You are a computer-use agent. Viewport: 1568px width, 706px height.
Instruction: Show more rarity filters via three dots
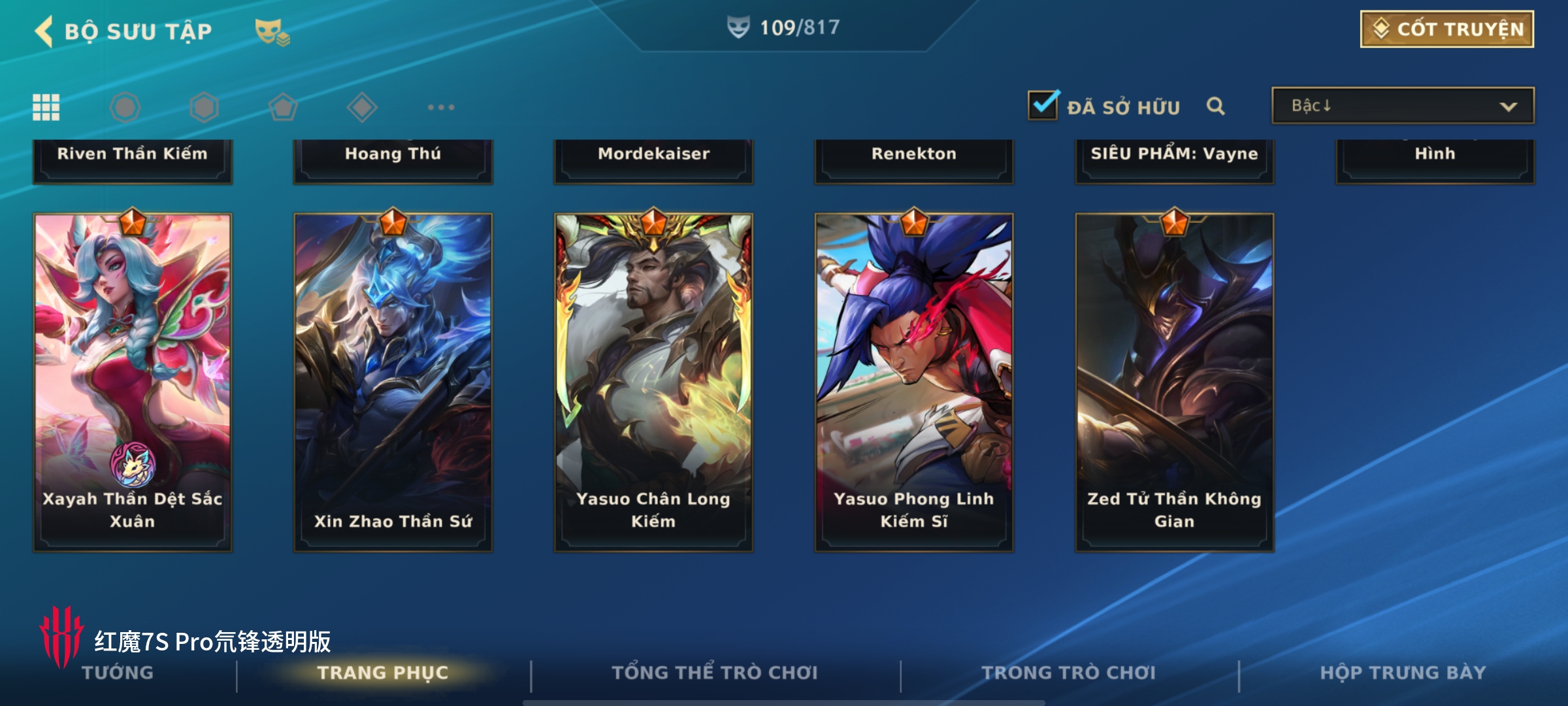[x=441, y=107]
